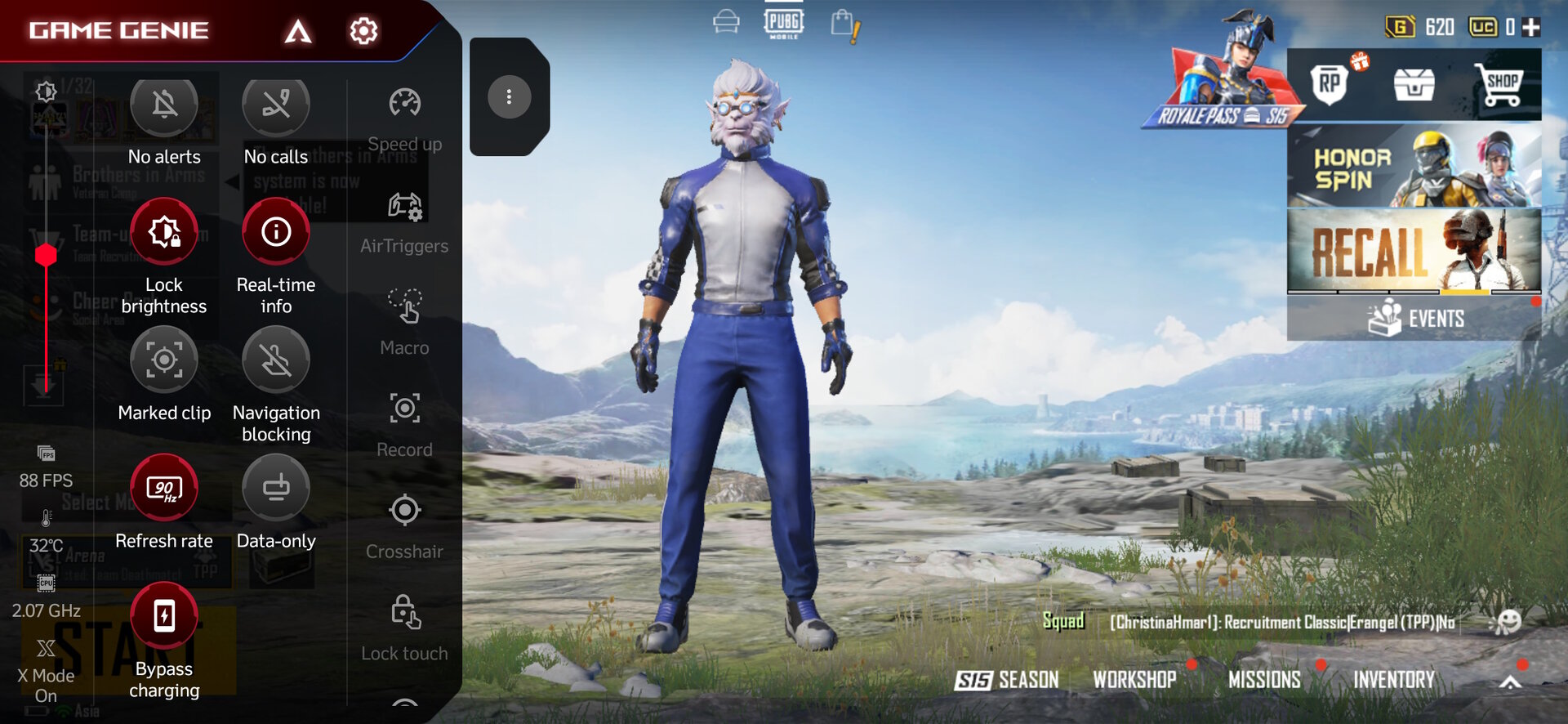Toggle Real-time info display

click(276, 232)
